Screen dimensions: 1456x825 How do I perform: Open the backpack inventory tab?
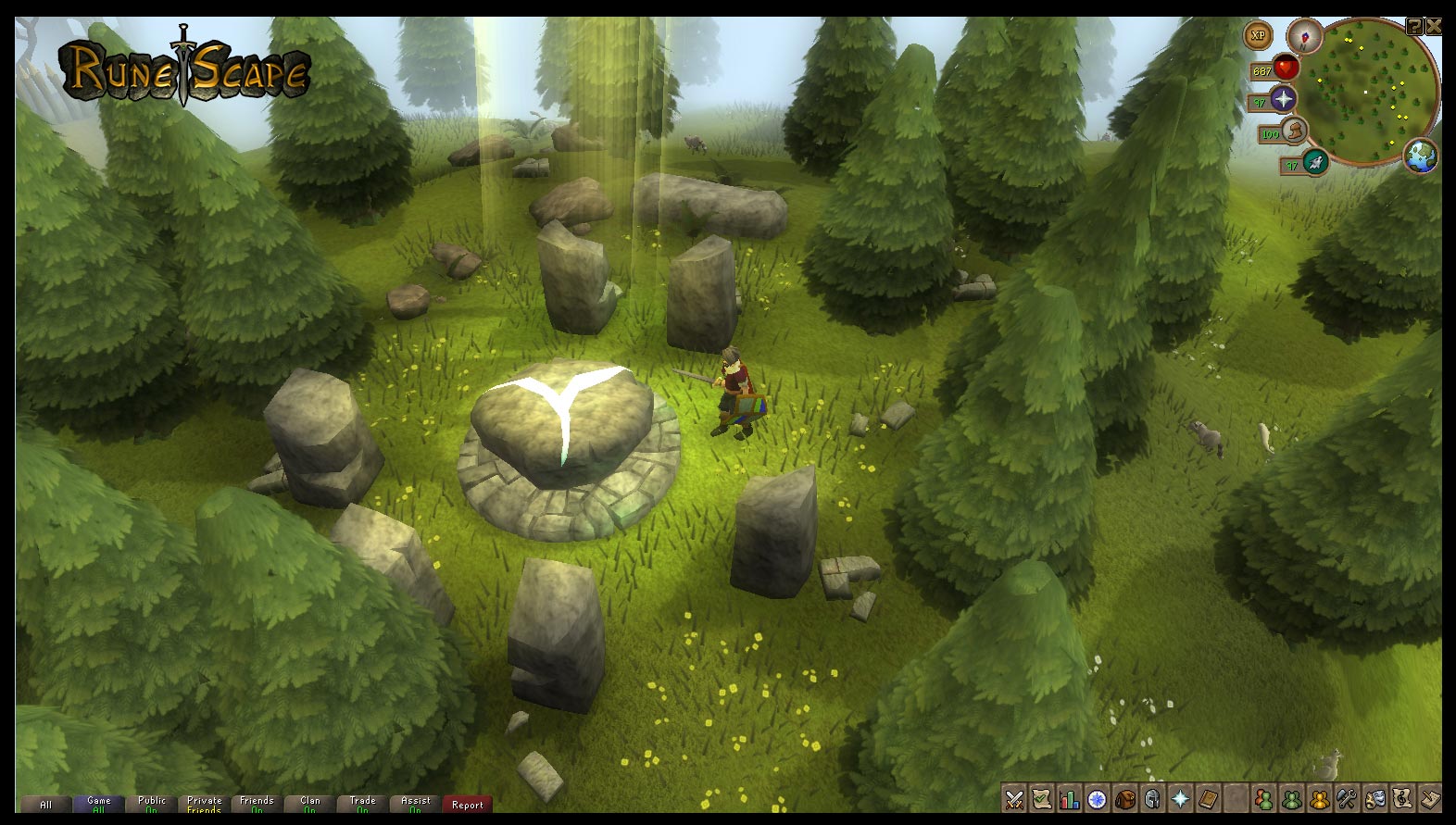[x=1125, y=798]
